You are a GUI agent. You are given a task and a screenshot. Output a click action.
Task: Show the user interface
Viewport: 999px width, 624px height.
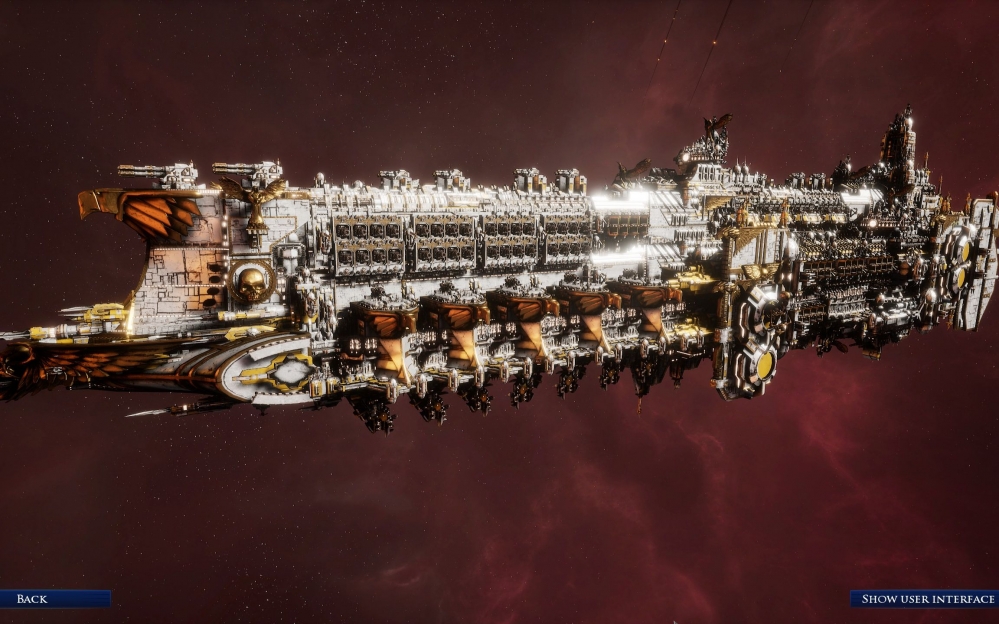[x=924, y=599]
